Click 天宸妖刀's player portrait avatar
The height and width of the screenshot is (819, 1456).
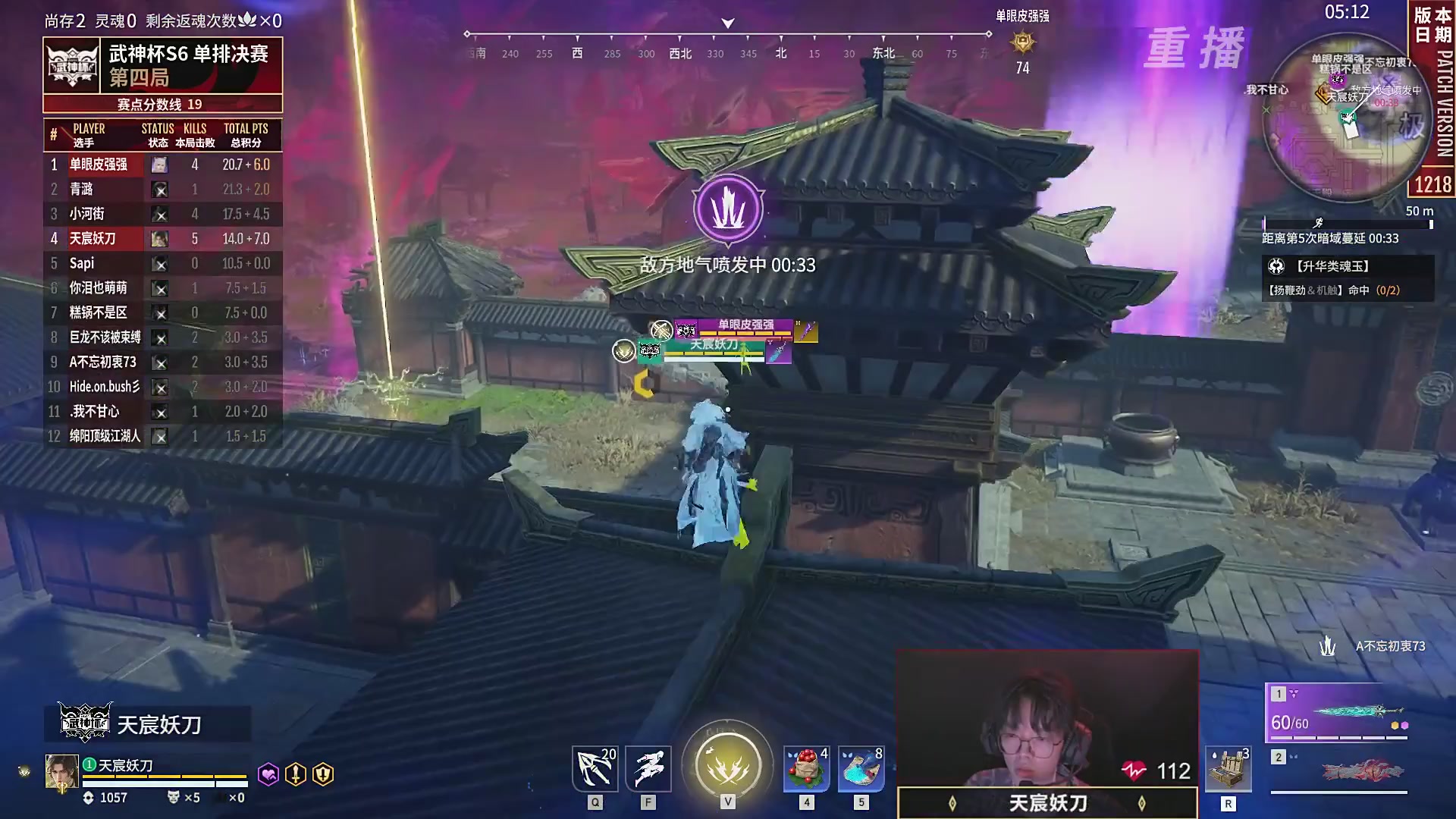(62, 769)
